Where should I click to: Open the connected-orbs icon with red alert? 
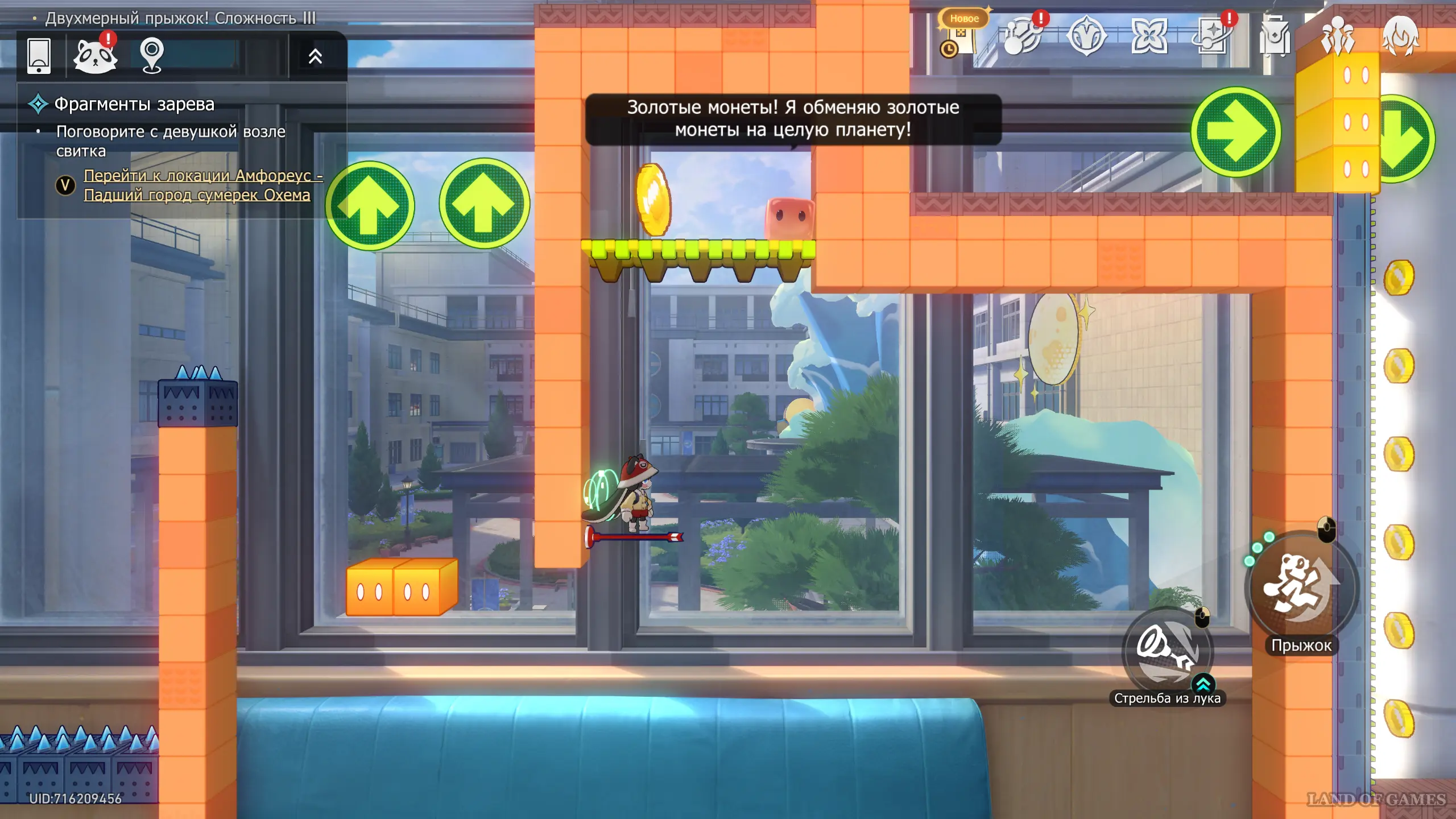(1023, 36)
